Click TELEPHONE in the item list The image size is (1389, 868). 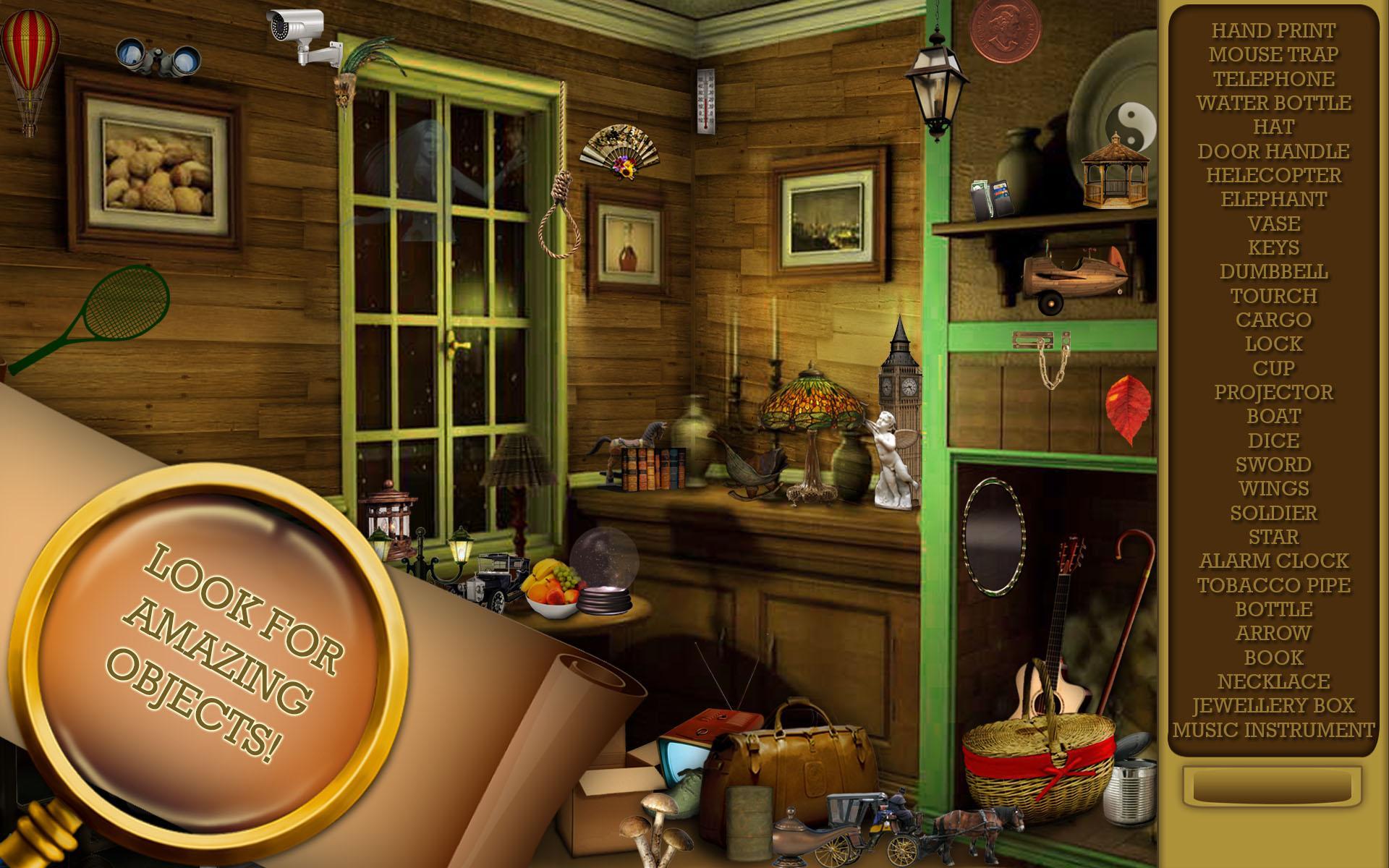click(x=1273, y=79)
